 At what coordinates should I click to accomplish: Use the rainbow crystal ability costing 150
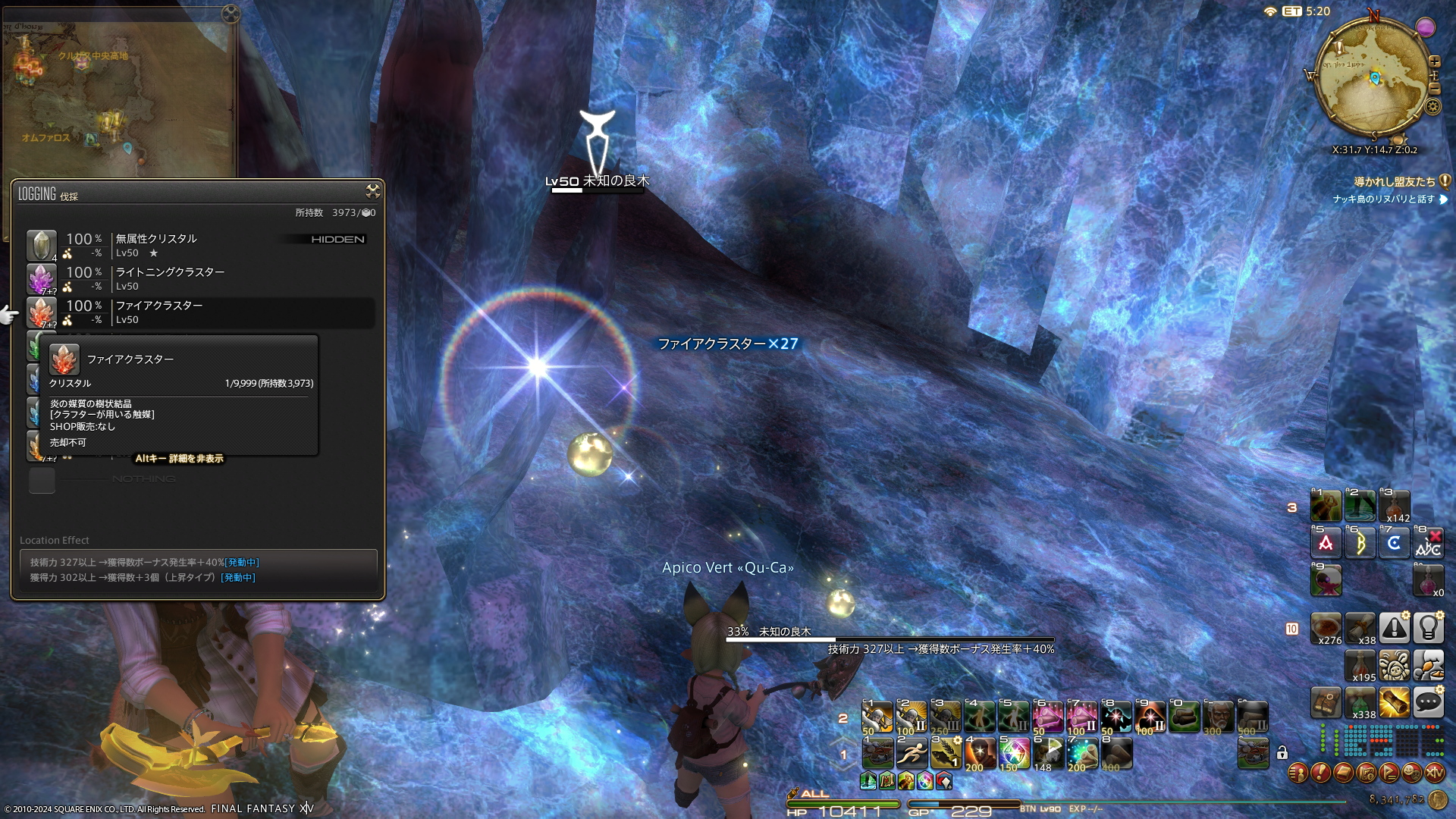[1013, 754]
